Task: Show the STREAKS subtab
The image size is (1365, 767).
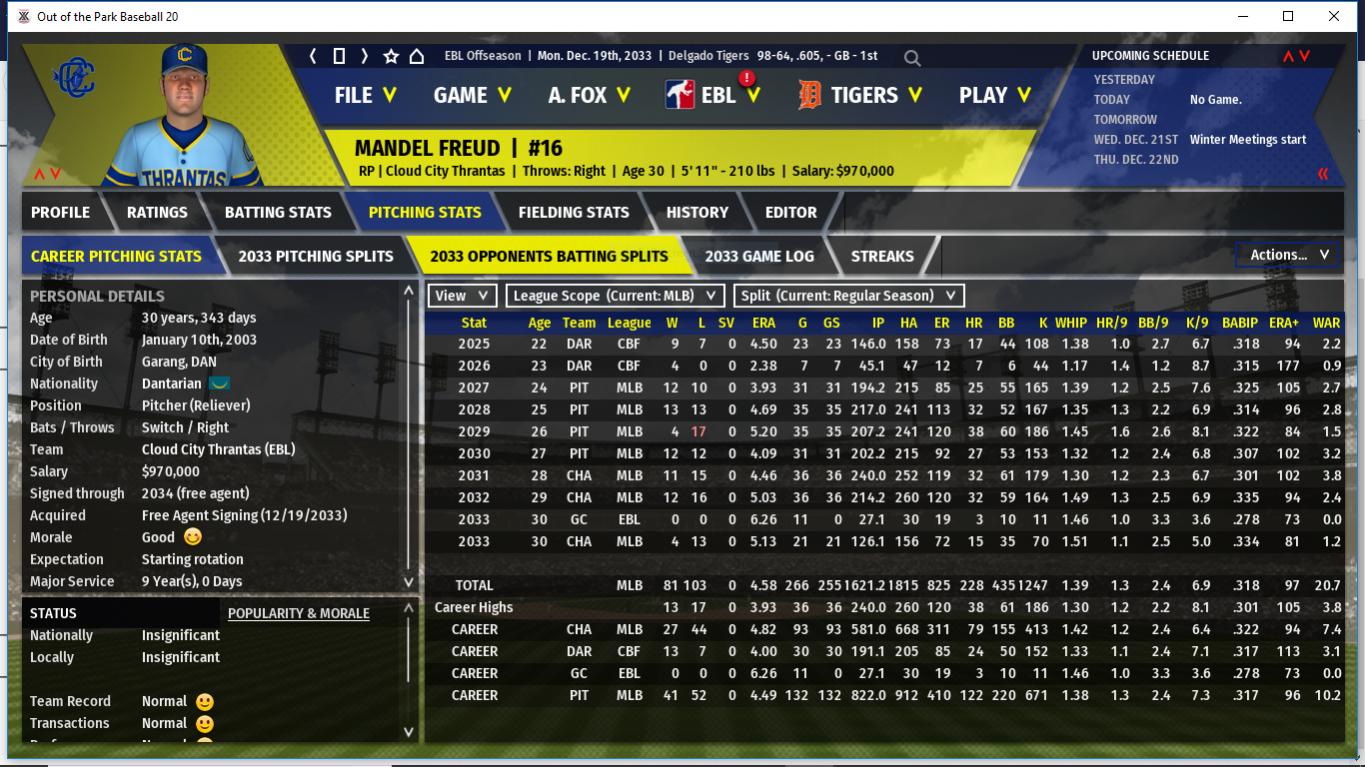Action: [x=882, y=256]
